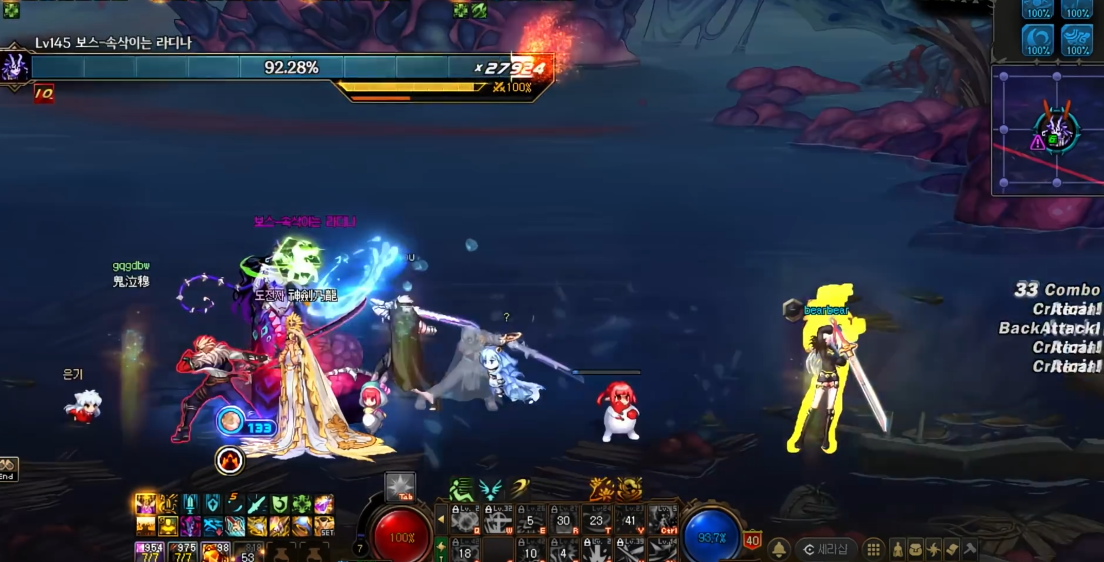
Task: Click the green running figure buff icon
Action: click(461, 490)
